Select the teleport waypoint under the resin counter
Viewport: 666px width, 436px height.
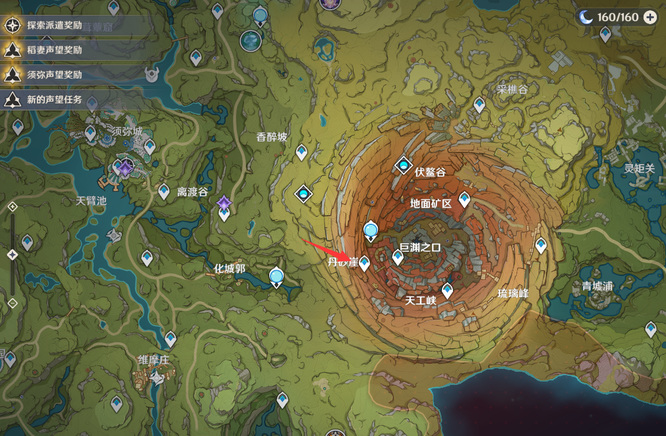tap(606, 33)
